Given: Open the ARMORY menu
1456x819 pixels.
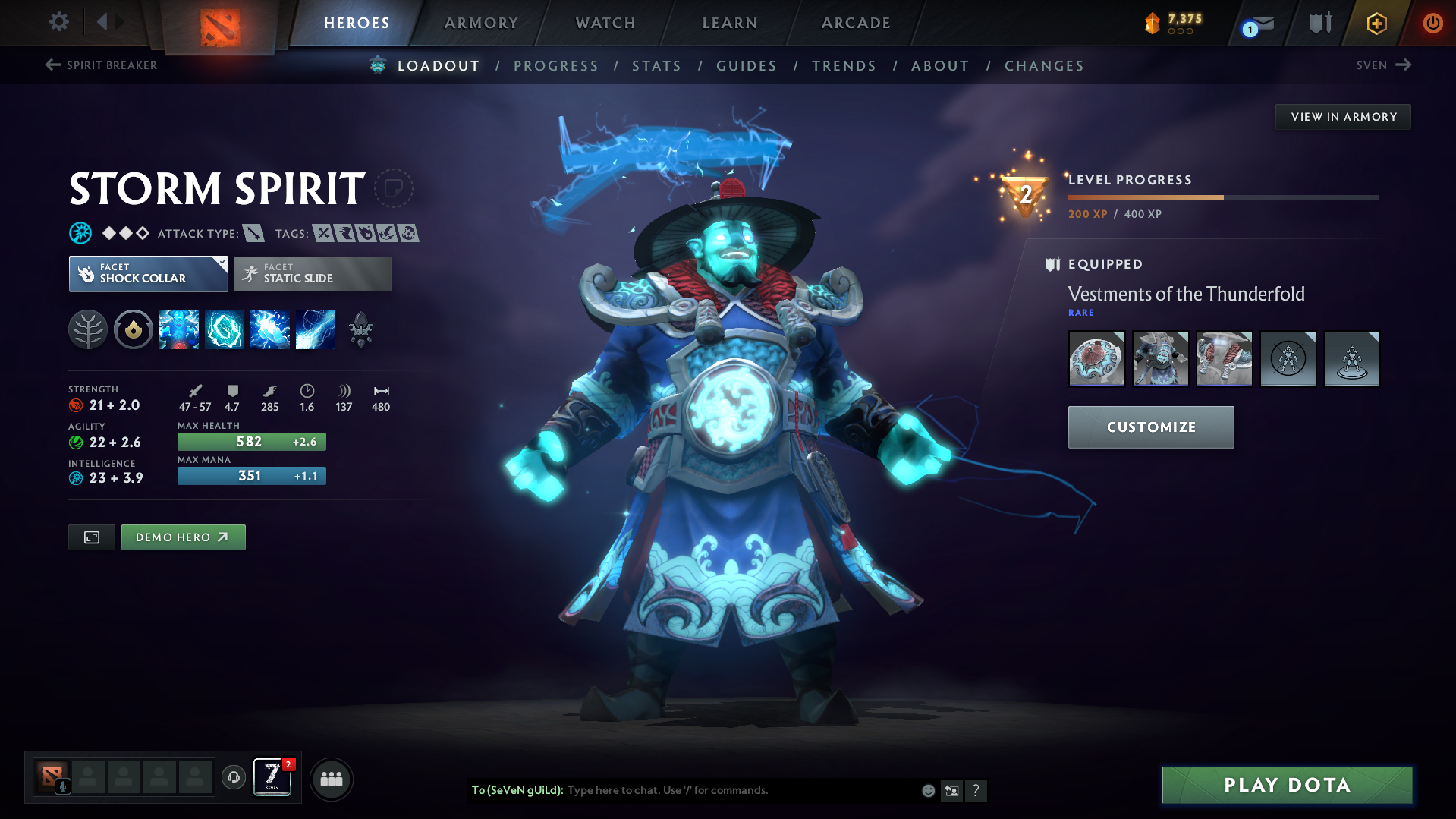Looking at the screenshot, I should (x=481, y=23).
